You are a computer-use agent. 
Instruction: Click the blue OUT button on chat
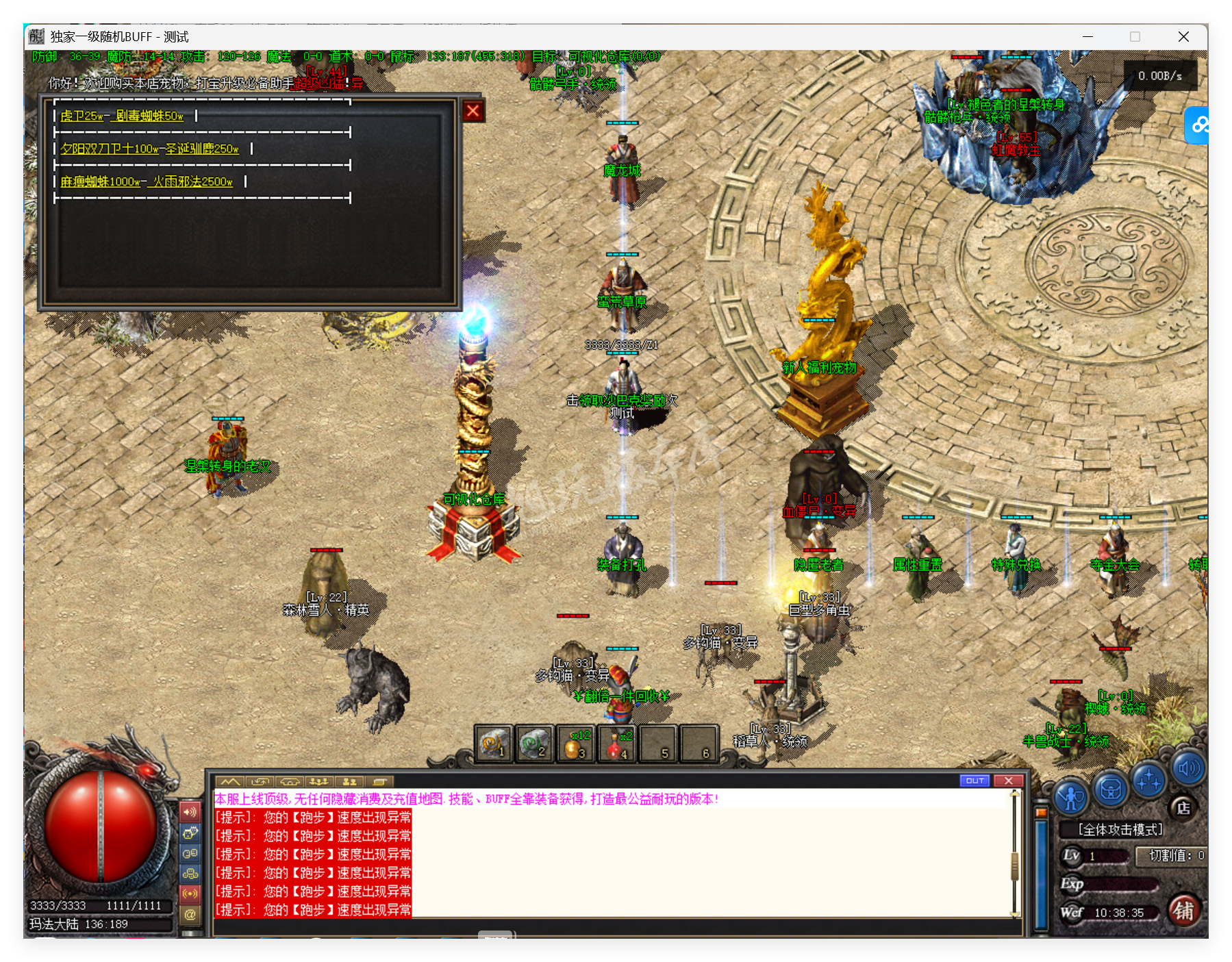[975, 781]
